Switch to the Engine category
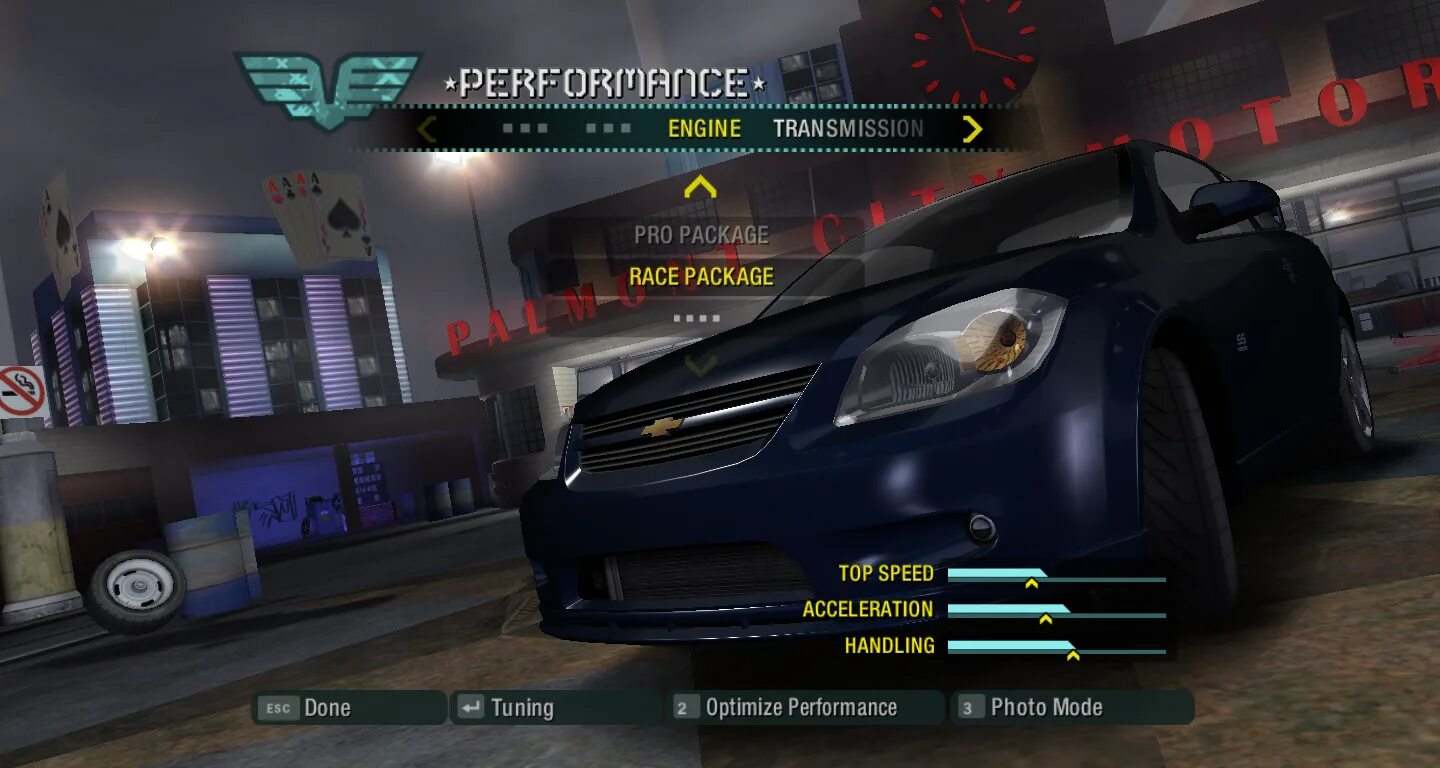This screenshot has height=768, width=1440. click(x=704, y=129)
